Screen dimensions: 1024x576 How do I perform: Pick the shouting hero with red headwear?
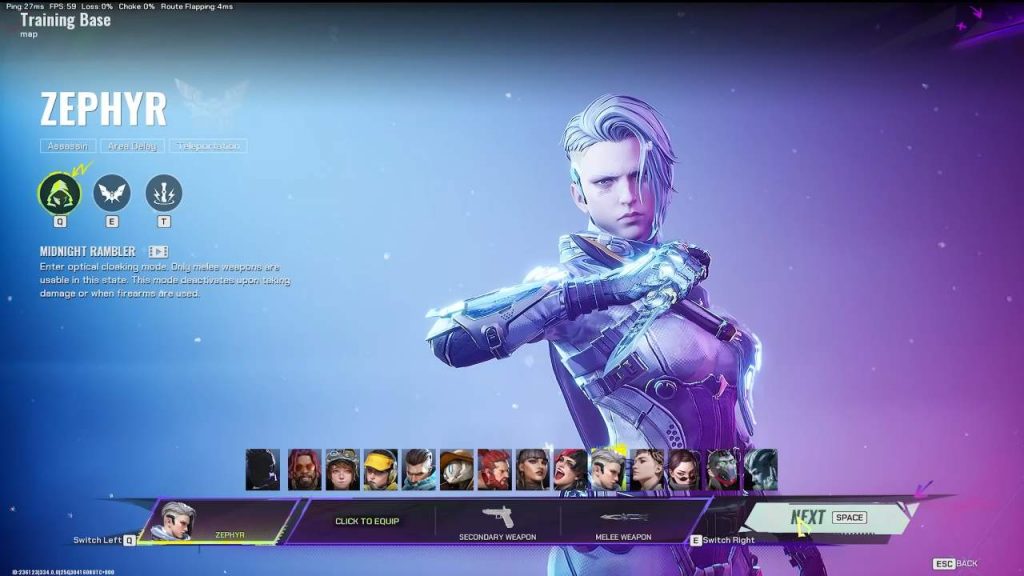click(x=570, y=469)
